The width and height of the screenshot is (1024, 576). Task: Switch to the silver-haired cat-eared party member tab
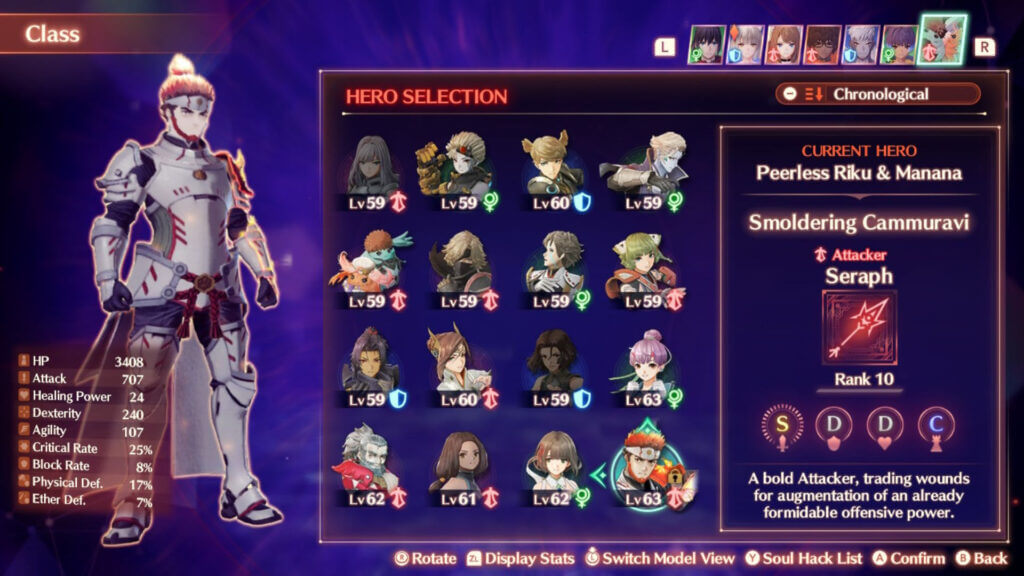coord(744,45)
